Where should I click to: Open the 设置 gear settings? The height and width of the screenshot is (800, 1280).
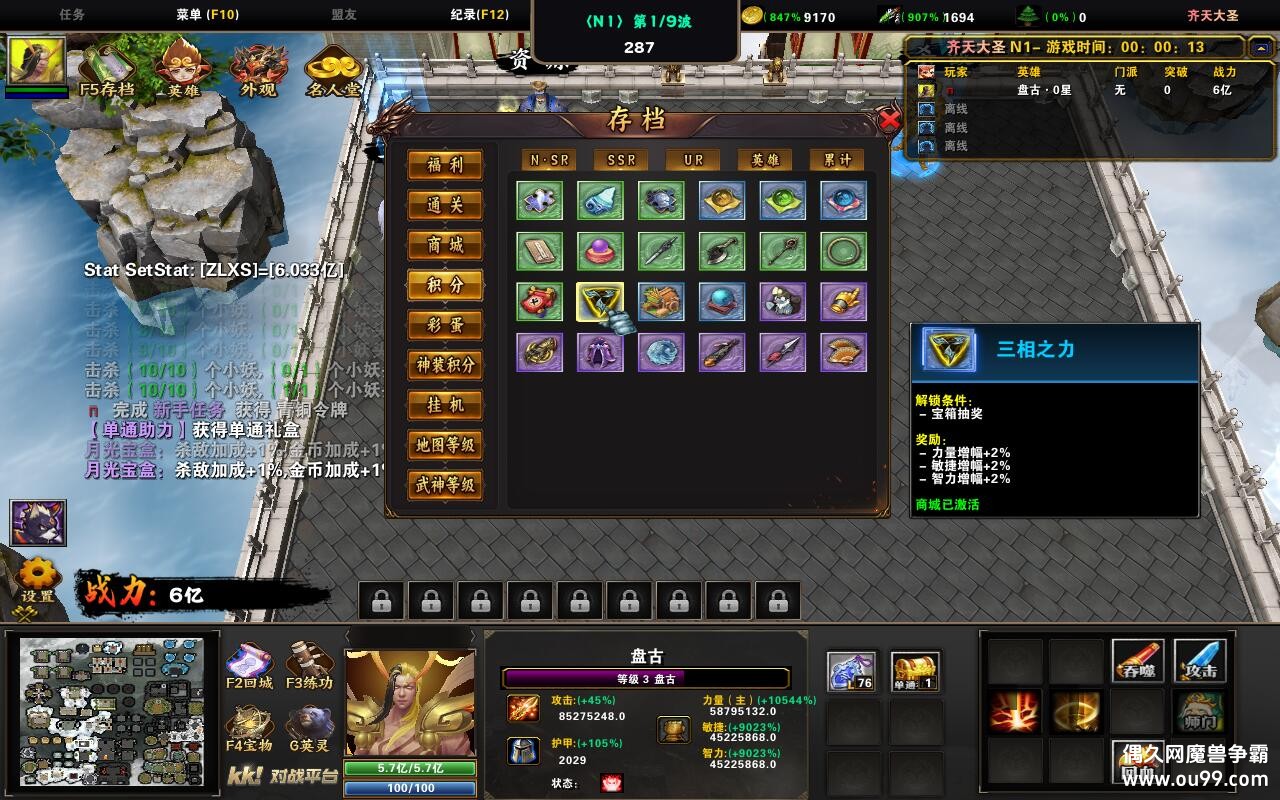[x=38, y=579]
